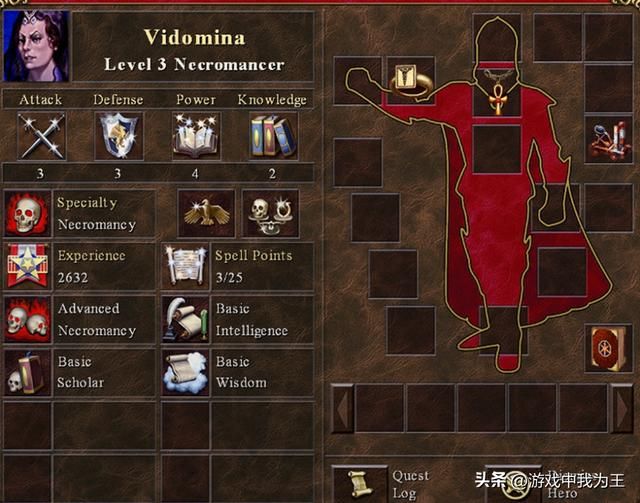
Task: Select the catapult war machine slot
Action: point(609,138)
